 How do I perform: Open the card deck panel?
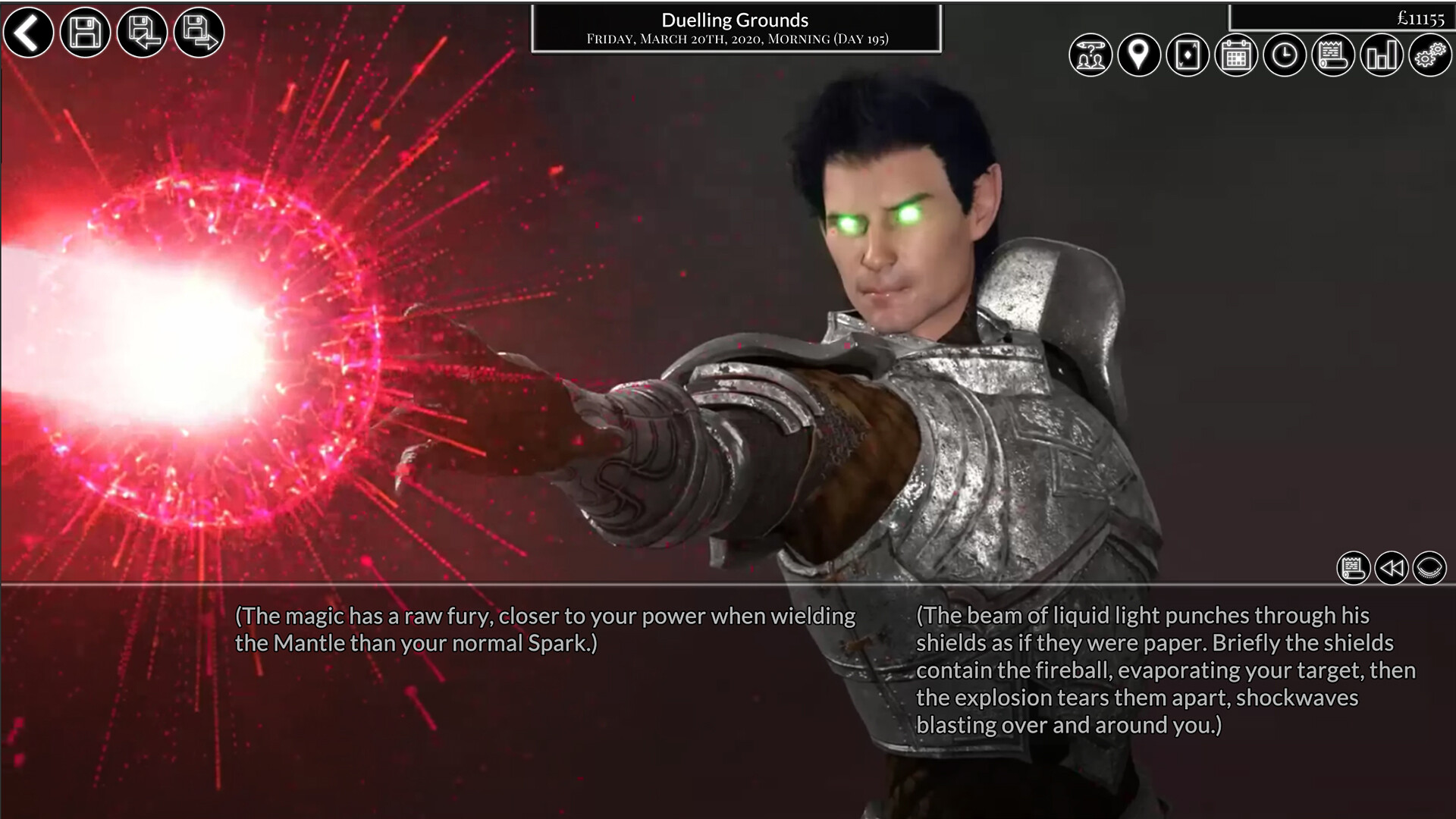point(1189,55)
